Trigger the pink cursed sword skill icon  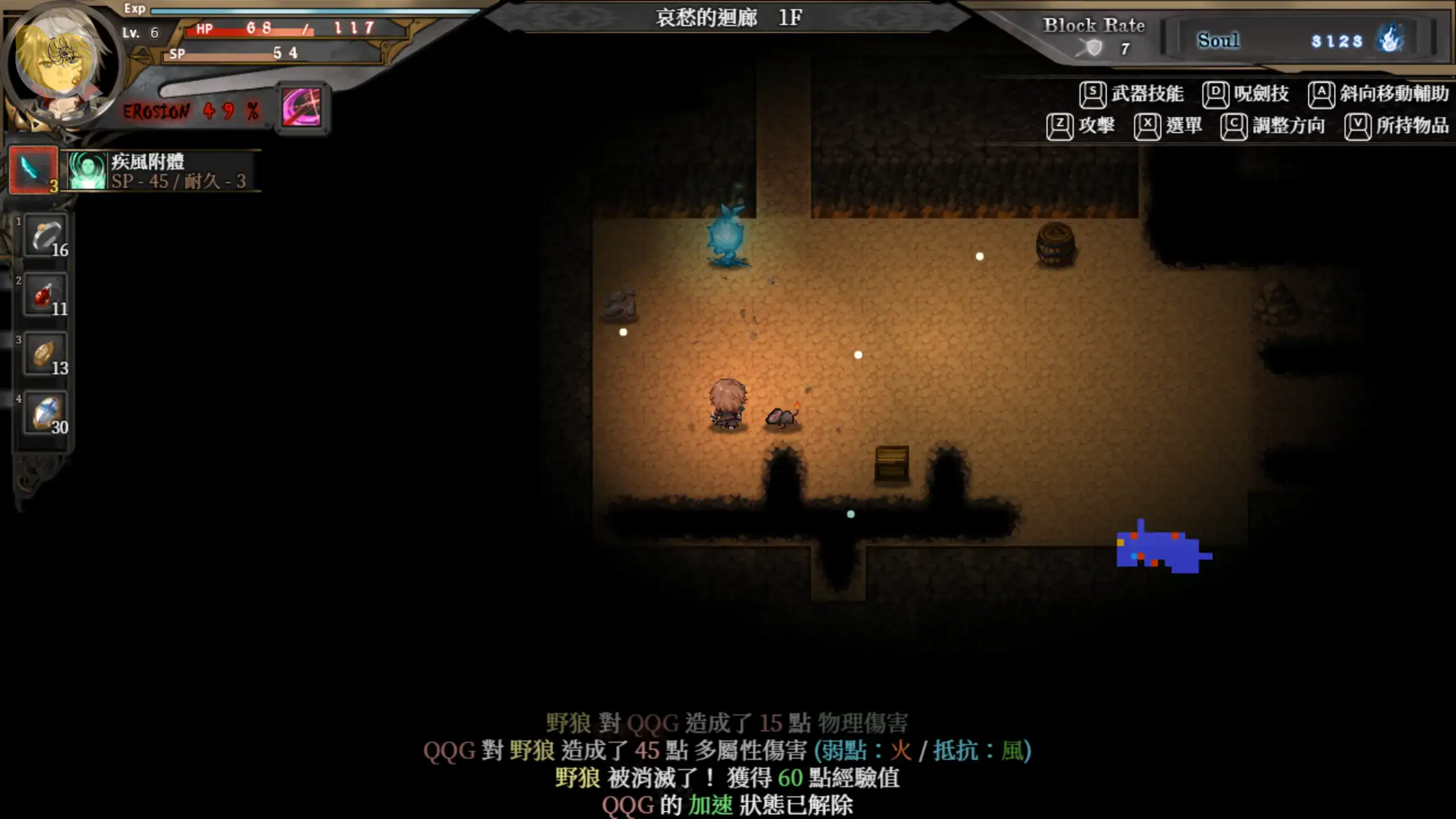[x=301, y=107]
